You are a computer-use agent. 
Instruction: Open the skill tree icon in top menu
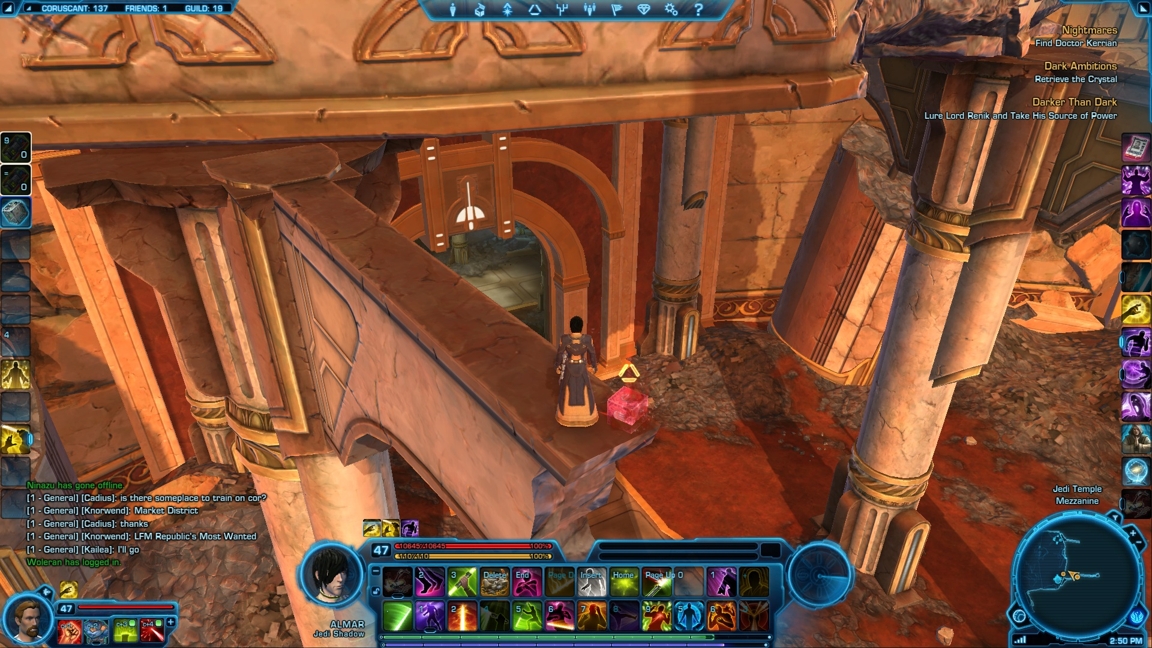(562, 10)
